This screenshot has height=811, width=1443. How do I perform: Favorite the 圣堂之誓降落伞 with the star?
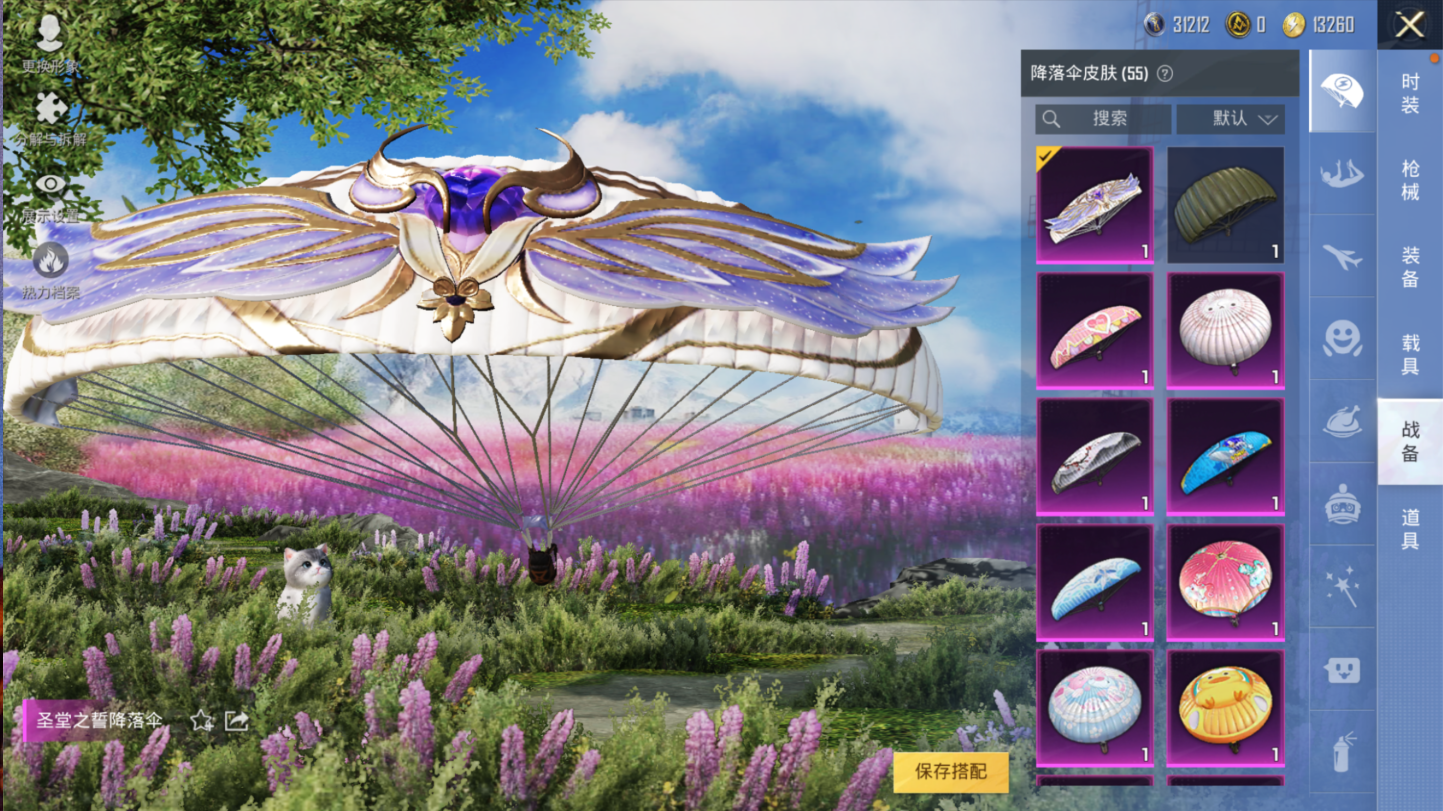pos(202,720)
